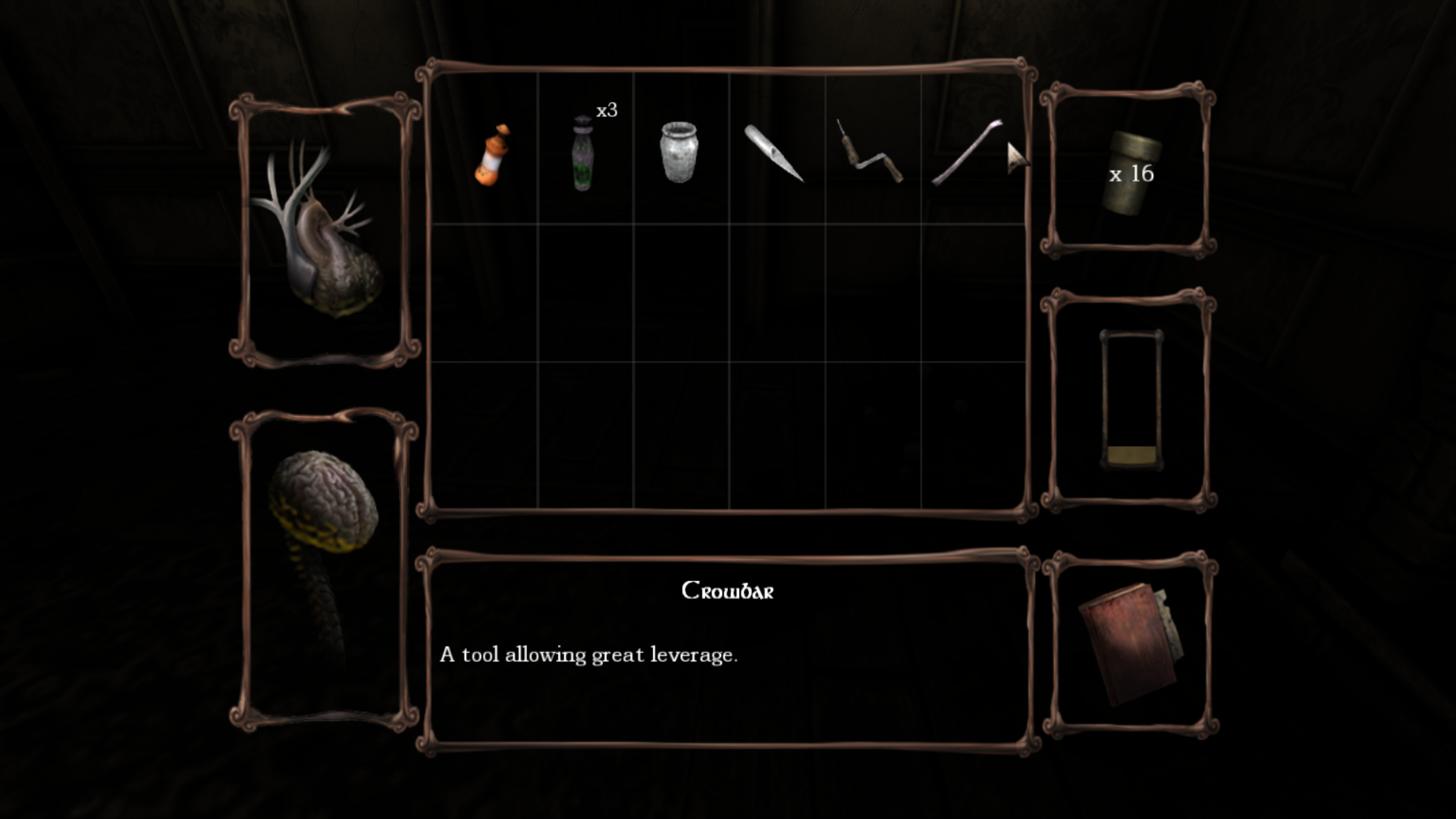Choose the green laudanum bottle stack
Image resolution: width=1456 pixels, height=819 pixels.
tap(582, 154)
